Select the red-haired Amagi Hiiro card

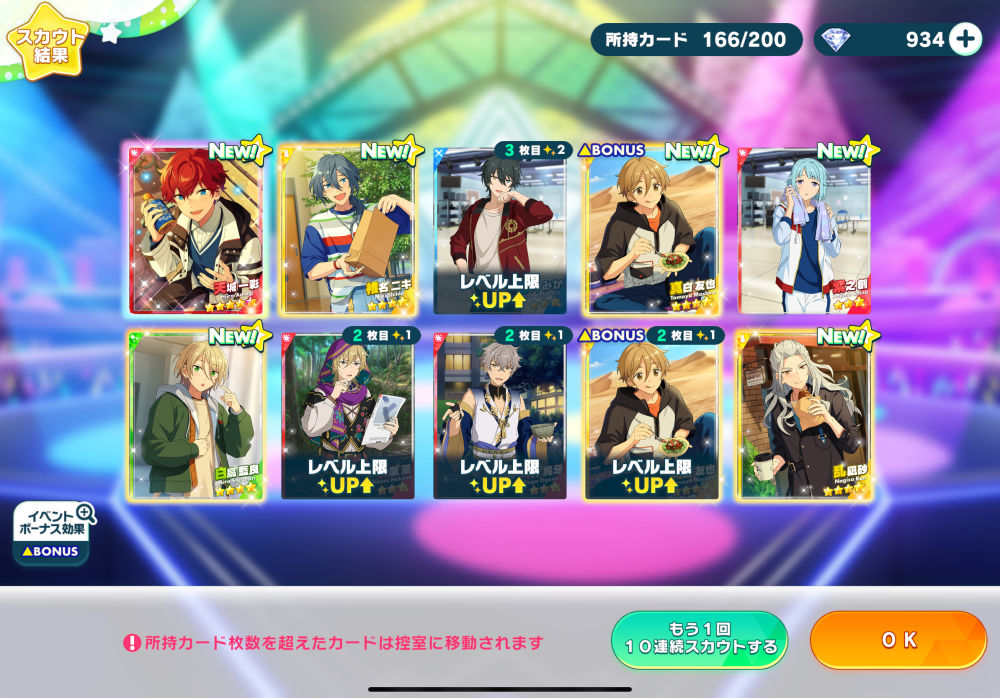(x=196, y=230)
